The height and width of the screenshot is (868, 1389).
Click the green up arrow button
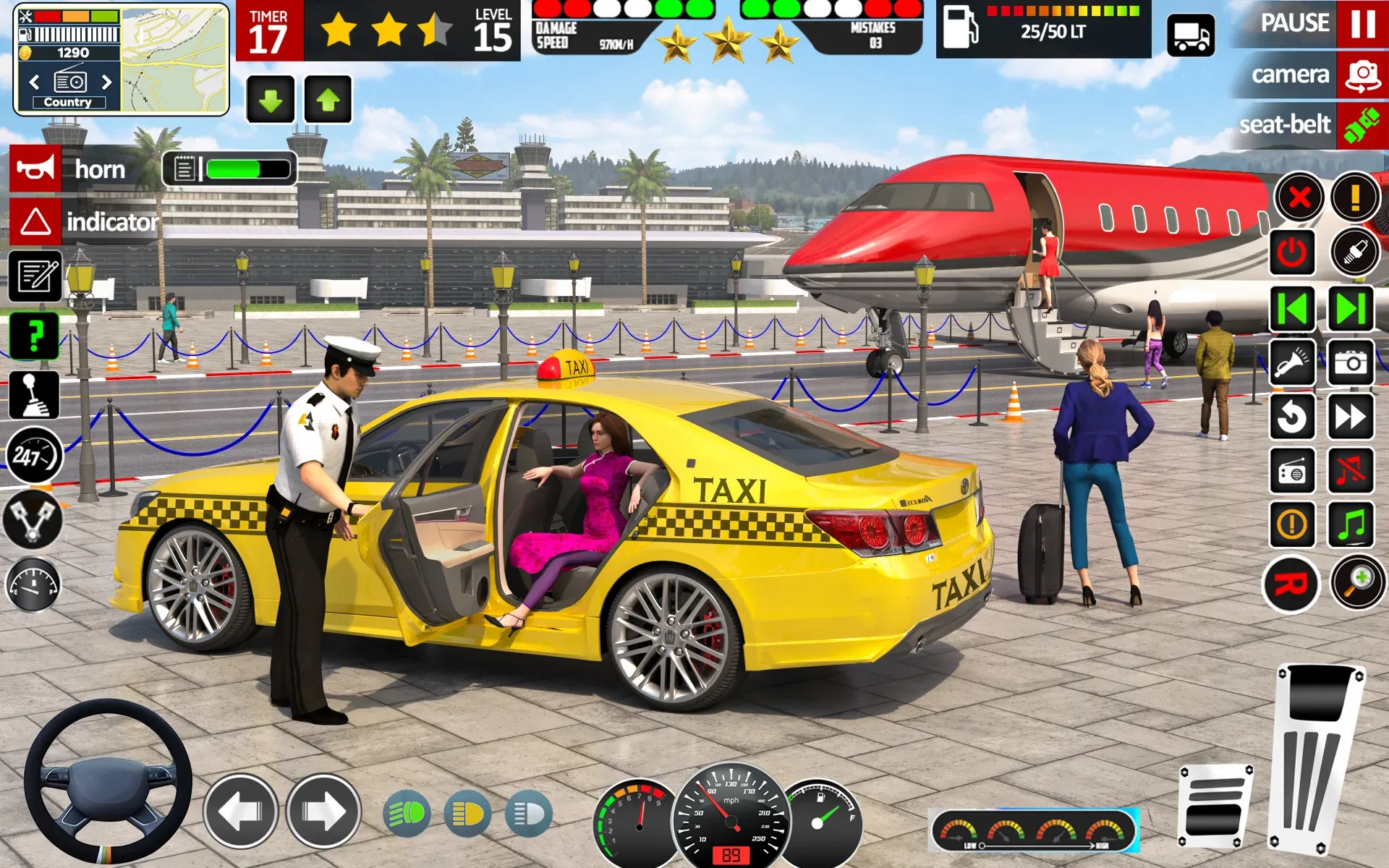[x=328, y=100]
